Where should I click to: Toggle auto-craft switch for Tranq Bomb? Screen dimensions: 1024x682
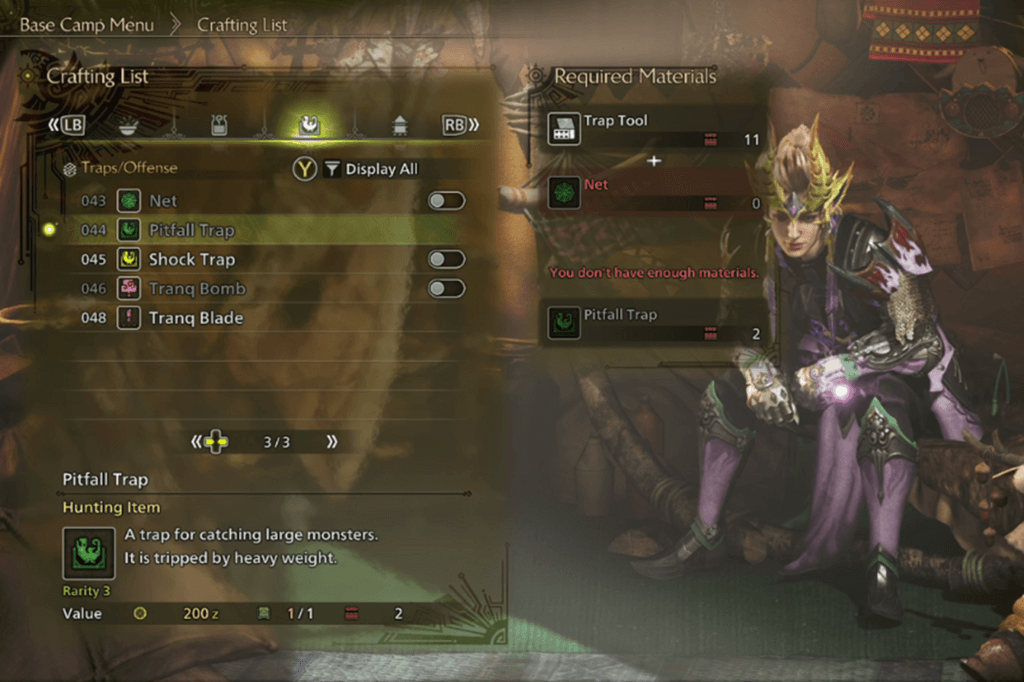(446, 289)
